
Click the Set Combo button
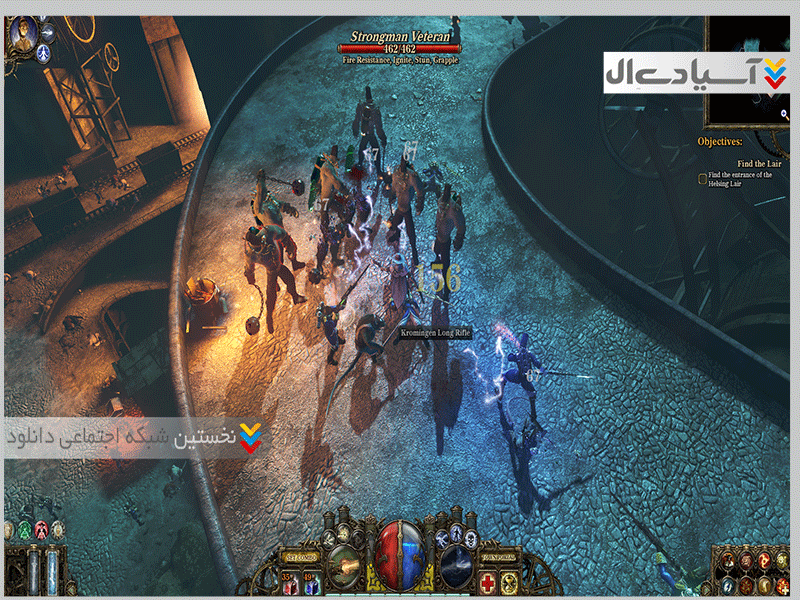302,555
